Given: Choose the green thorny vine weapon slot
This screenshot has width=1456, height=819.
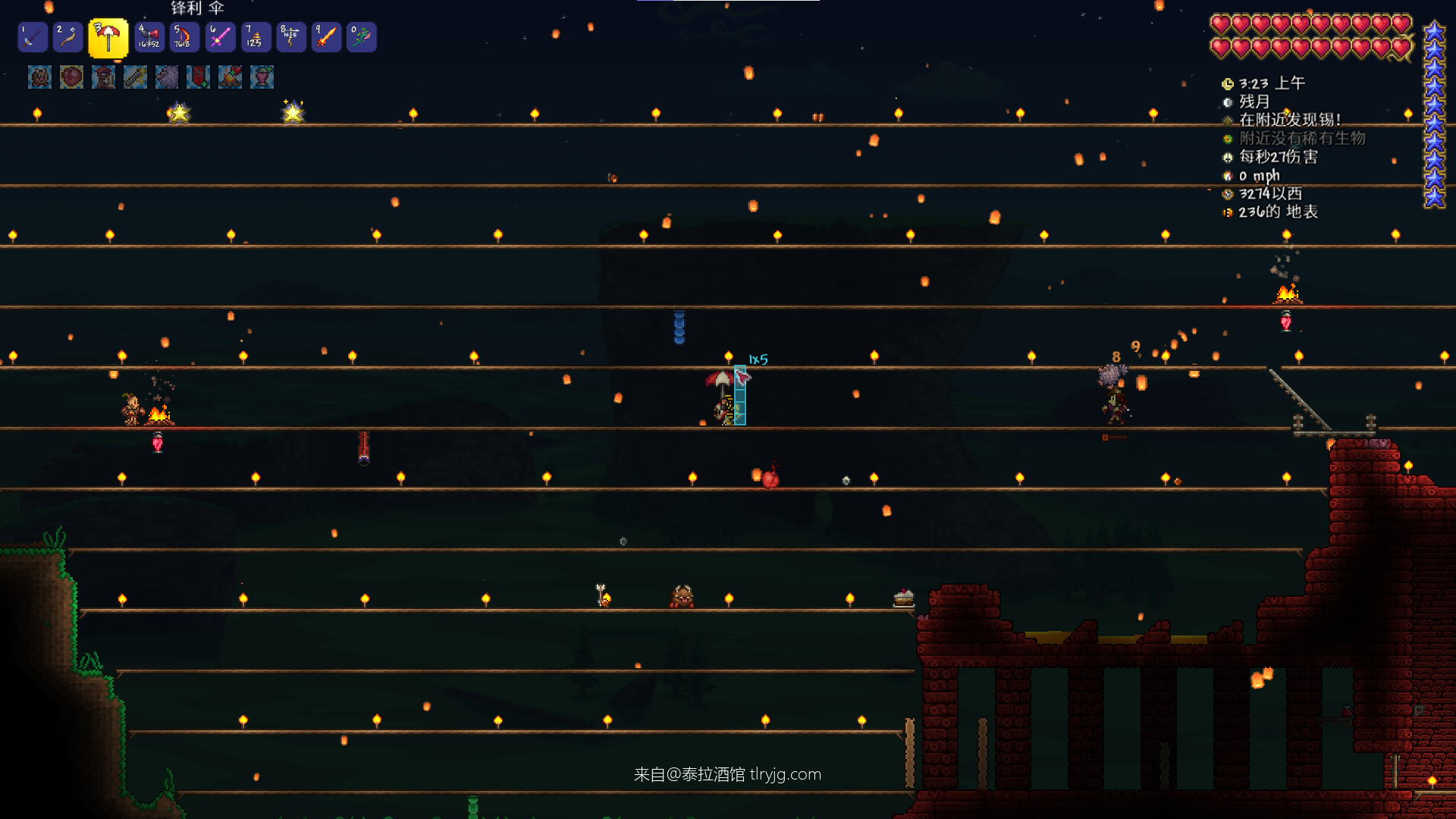Looking at the screenshot, I should [x=362, y=37].
